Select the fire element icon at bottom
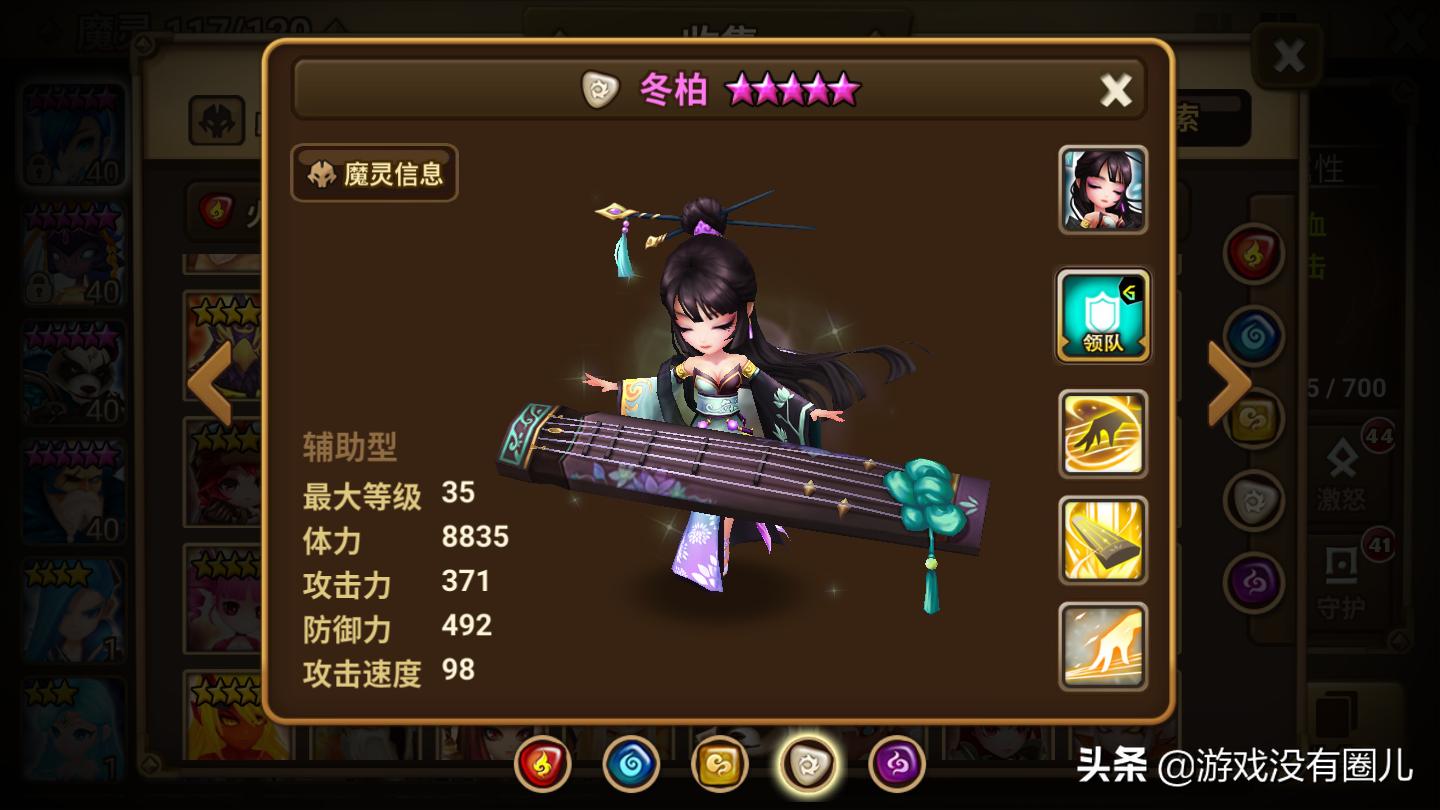The image size is (1440, 810). (542, 765)
